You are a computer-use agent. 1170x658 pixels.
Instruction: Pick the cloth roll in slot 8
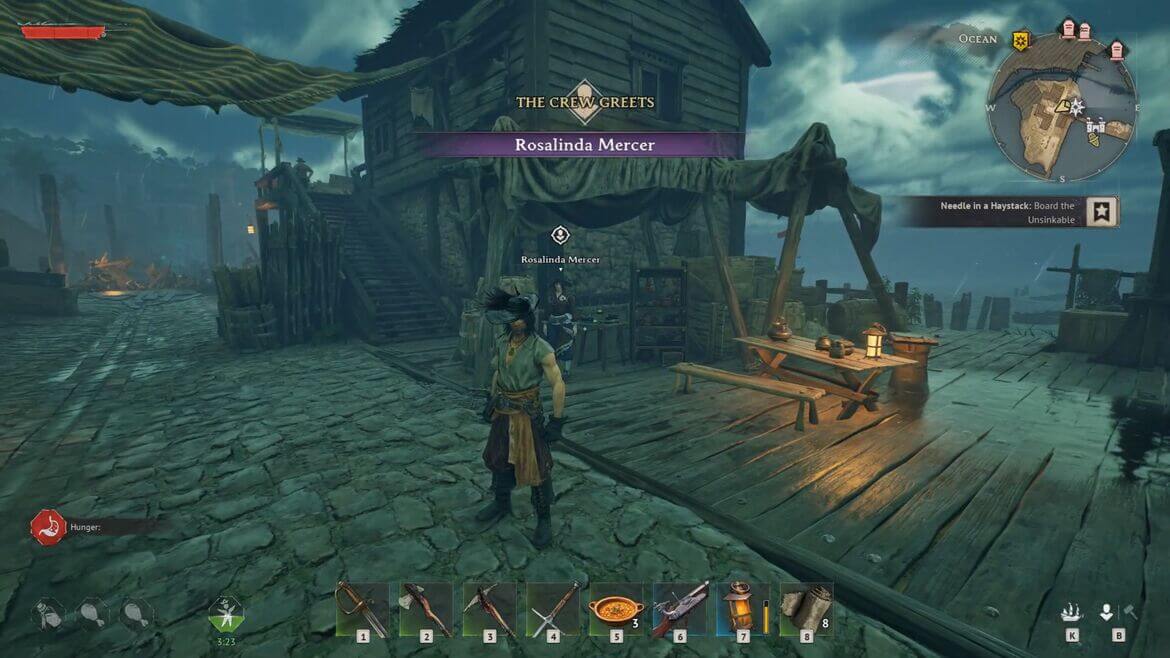tap(806, 608)
